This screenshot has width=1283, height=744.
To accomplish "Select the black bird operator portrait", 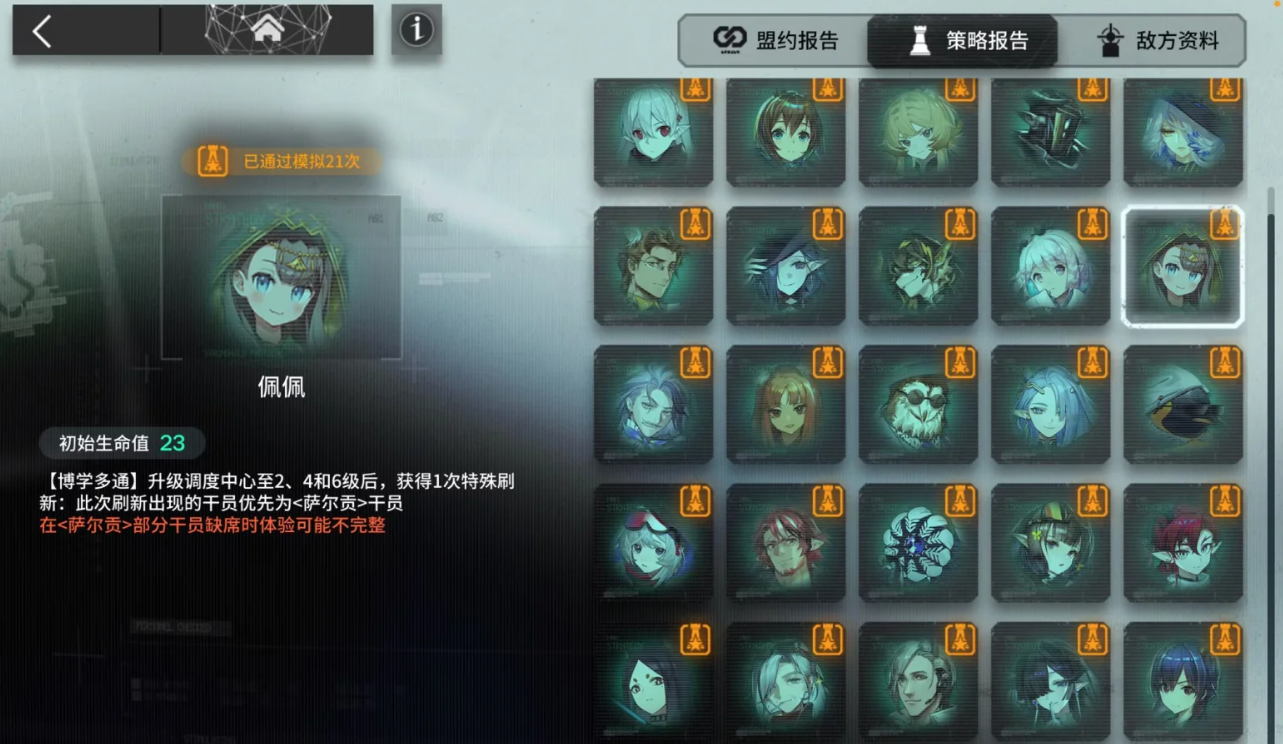I will click(1183, 404).
